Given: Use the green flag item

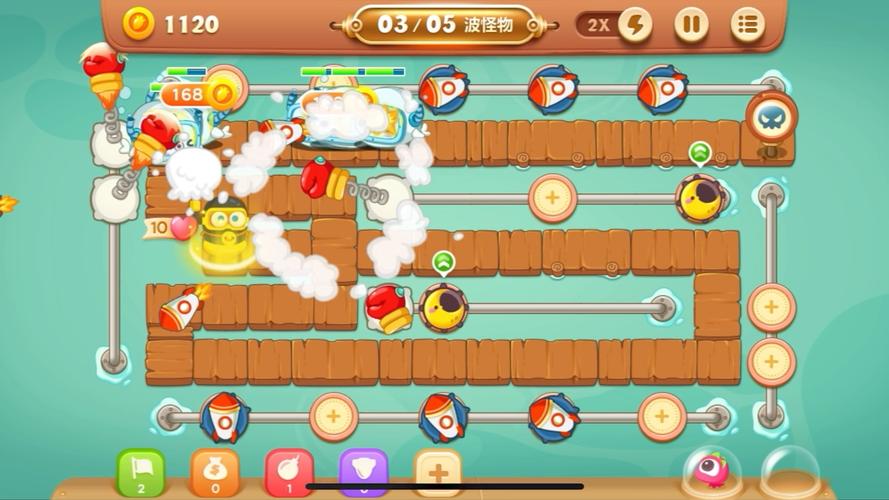Looking at the screenshot, I should pos(141,472).
